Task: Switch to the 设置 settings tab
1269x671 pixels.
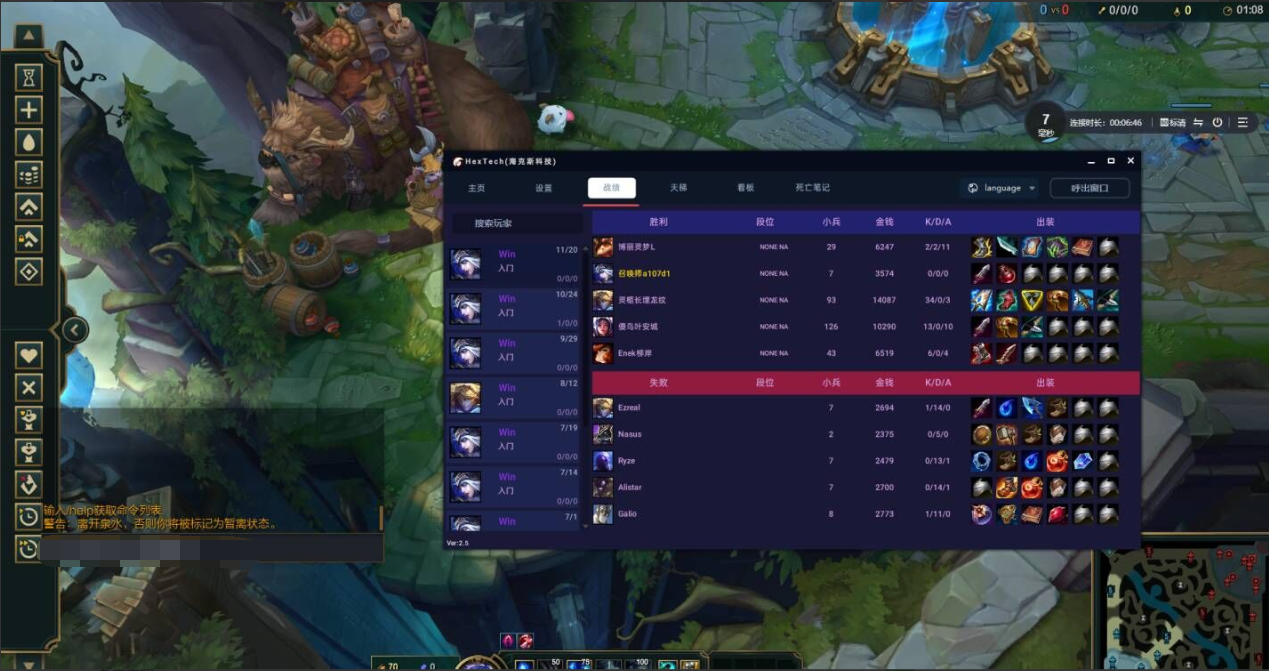Action: coord(544,188)
